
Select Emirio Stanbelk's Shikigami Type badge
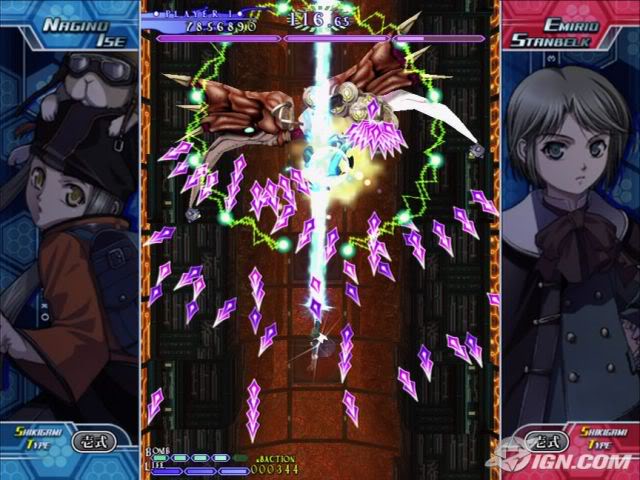pyautogui.click(x=546, y=440)
